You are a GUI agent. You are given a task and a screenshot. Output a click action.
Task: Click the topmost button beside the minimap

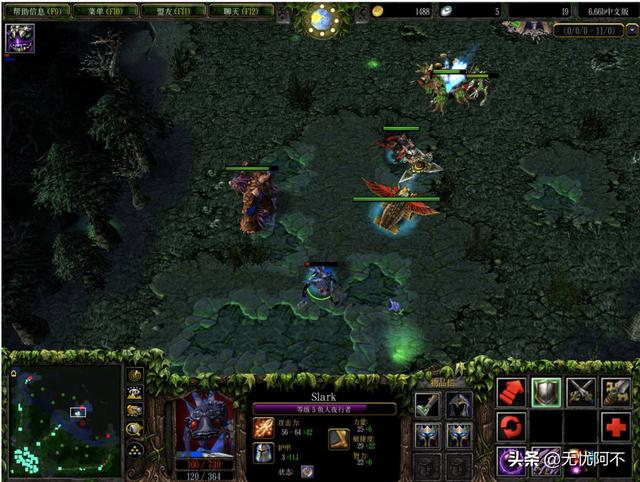(134, 373)
